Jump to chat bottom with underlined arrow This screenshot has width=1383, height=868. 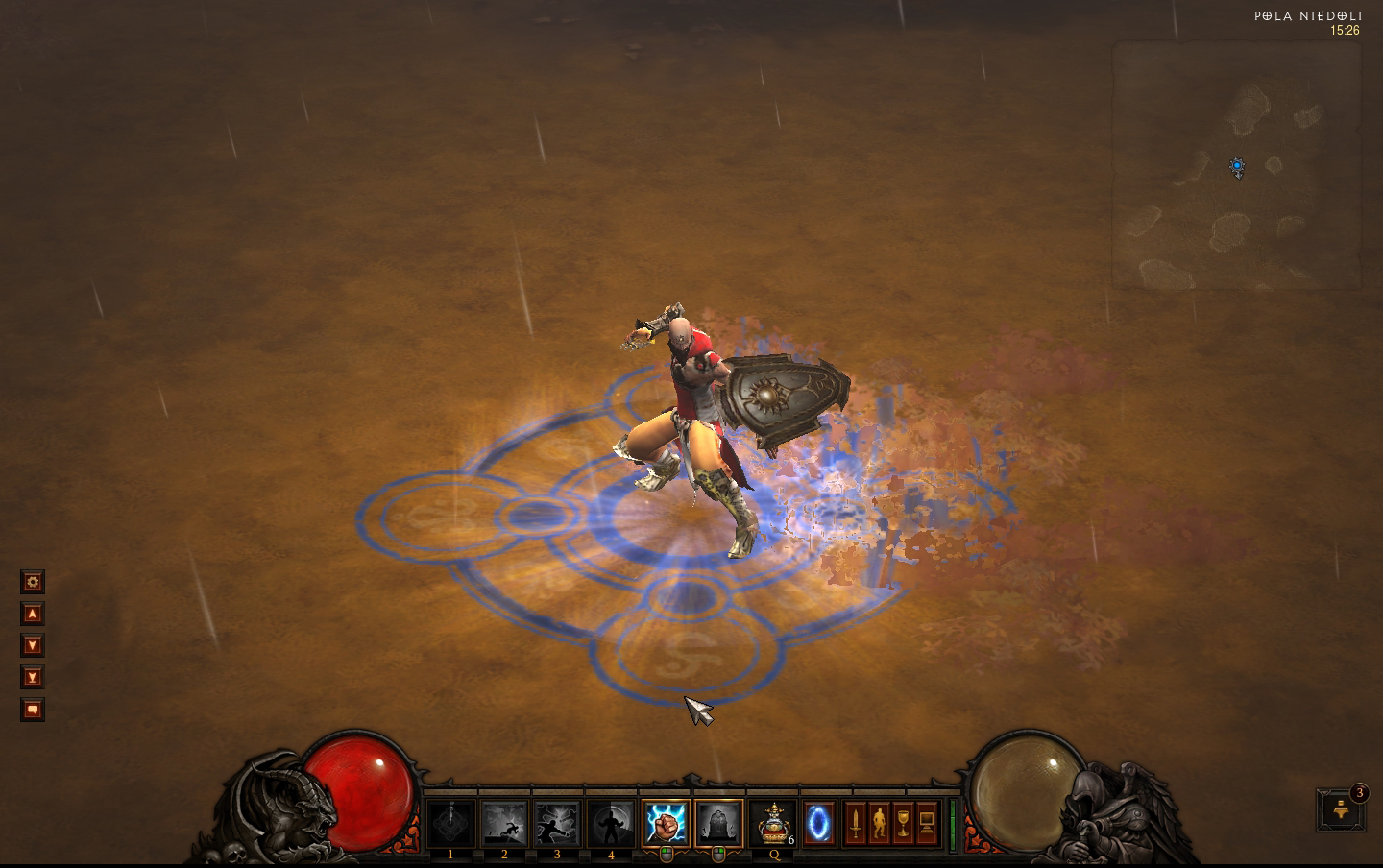coord(33,678)
